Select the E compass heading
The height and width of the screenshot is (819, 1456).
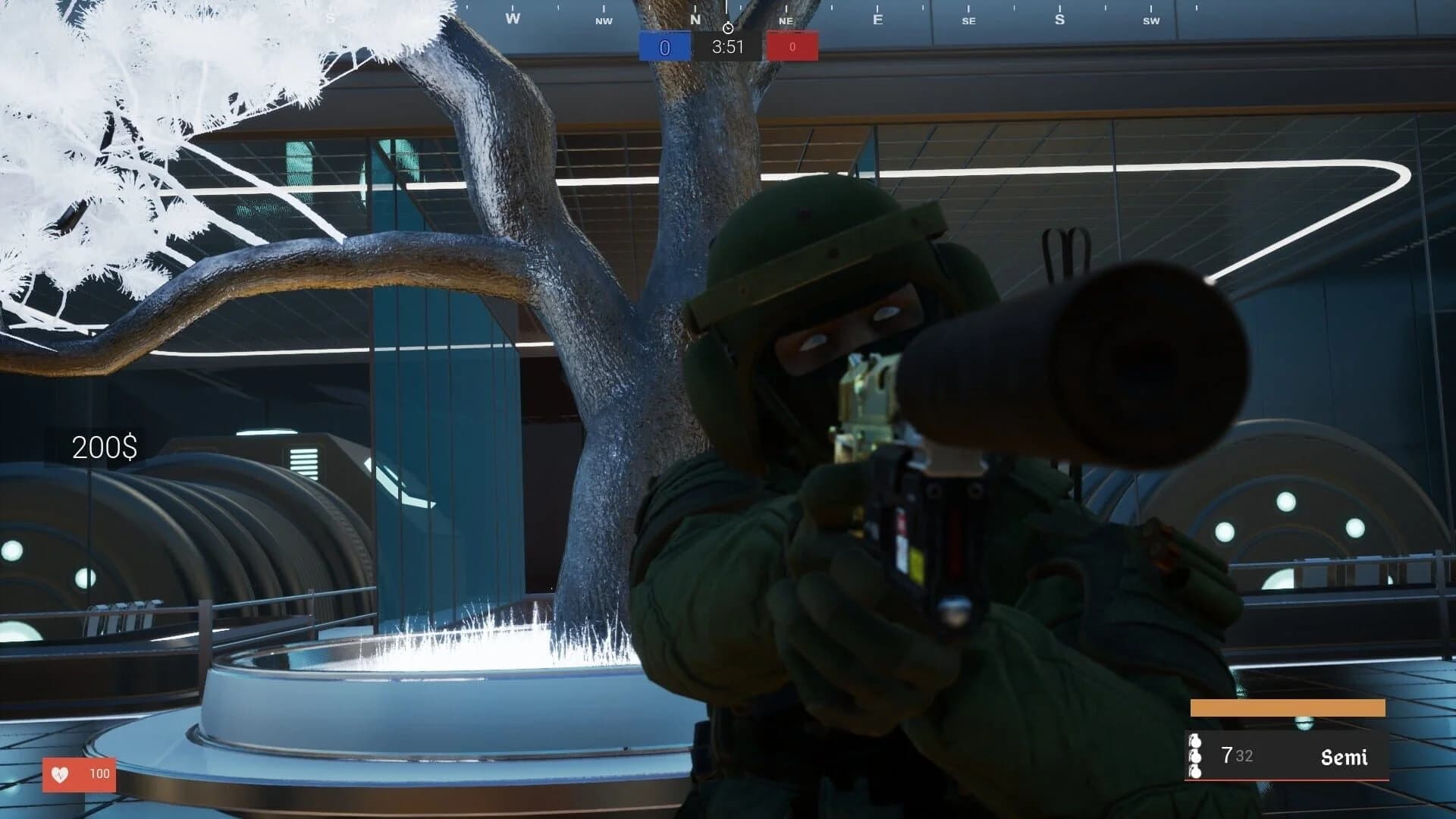tap(877, 18)
